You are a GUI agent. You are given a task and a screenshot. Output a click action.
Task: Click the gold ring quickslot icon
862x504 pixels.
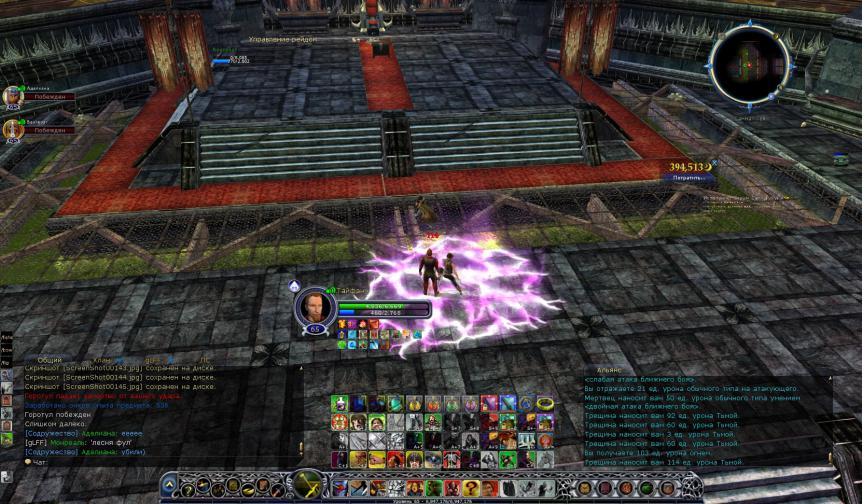[x=544, y=404]
